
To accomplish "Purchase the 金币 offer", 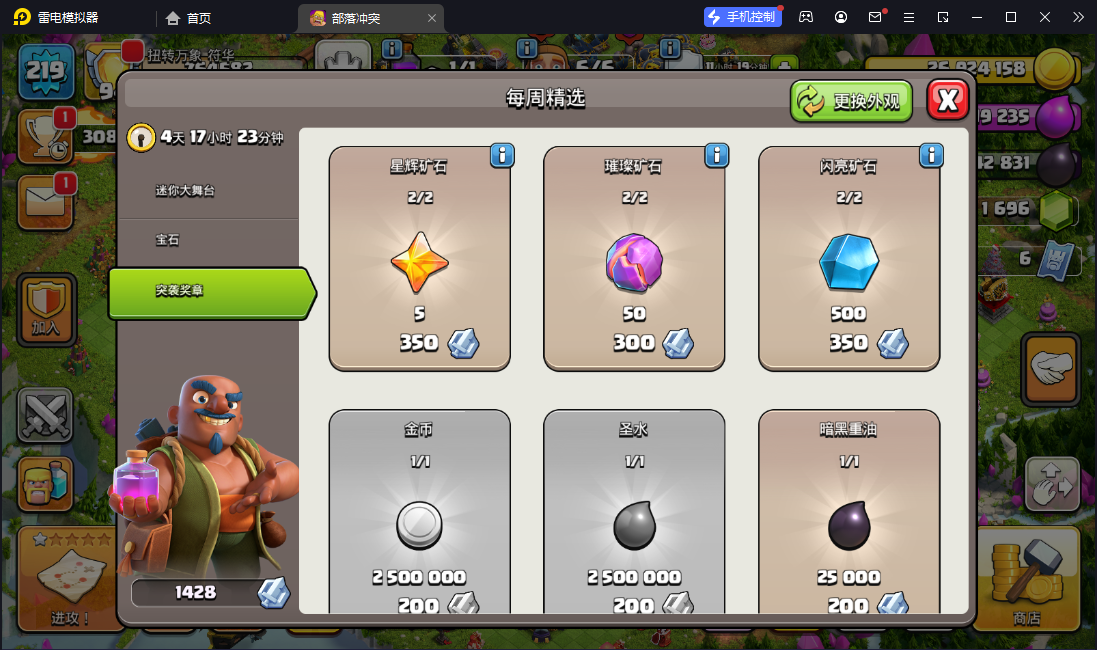I will [419, 520].
